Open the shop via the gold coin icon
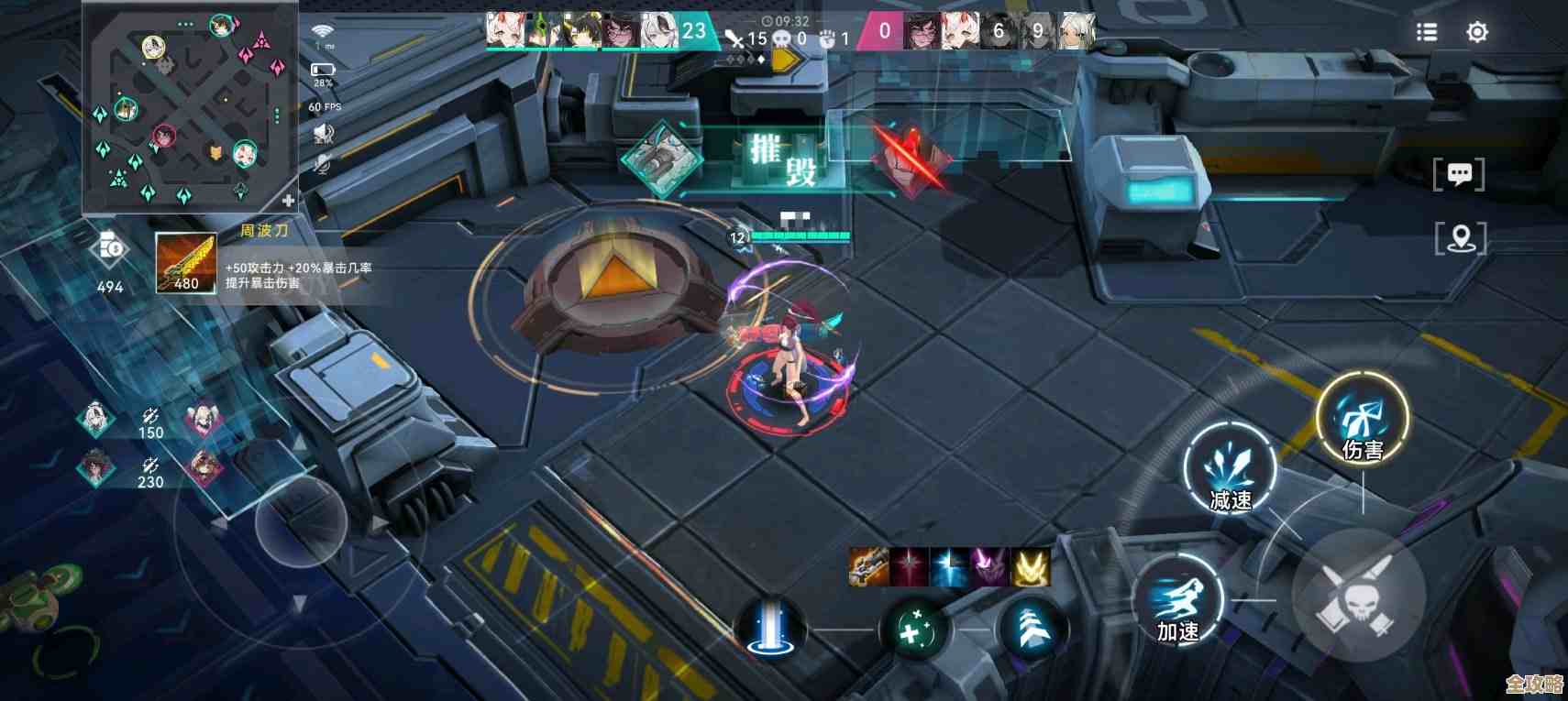Viewport: 1568px width, 701px height. pos(110,247)
